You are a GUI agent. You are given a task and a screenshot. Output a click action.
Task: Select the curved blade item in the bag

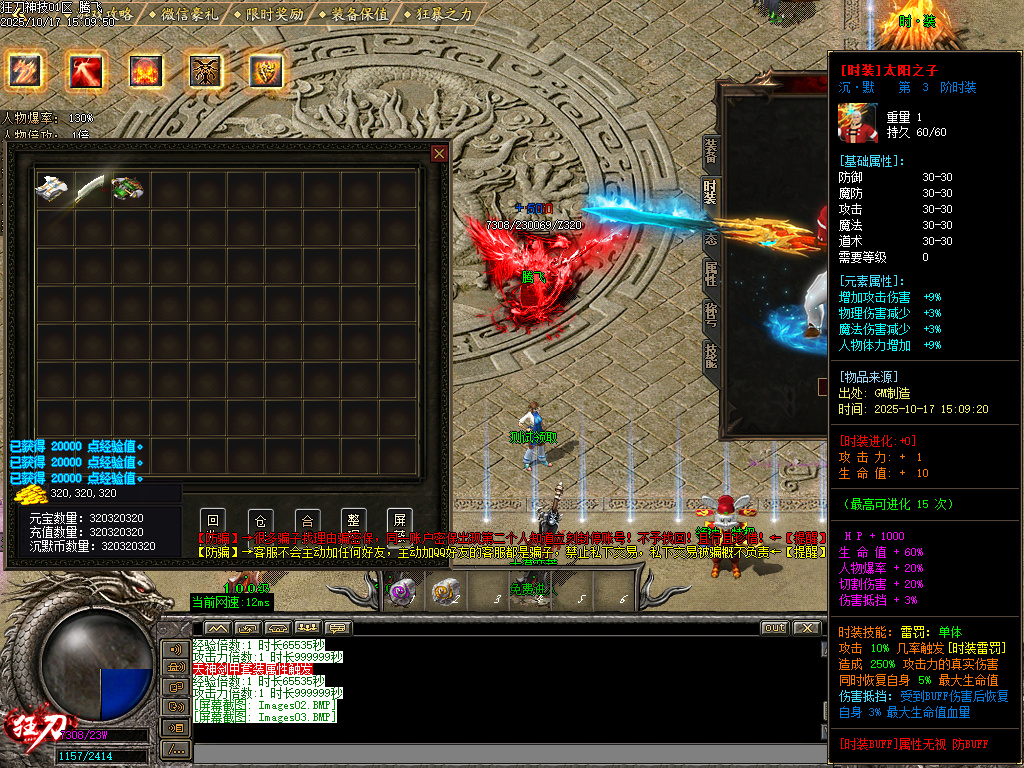91,188
